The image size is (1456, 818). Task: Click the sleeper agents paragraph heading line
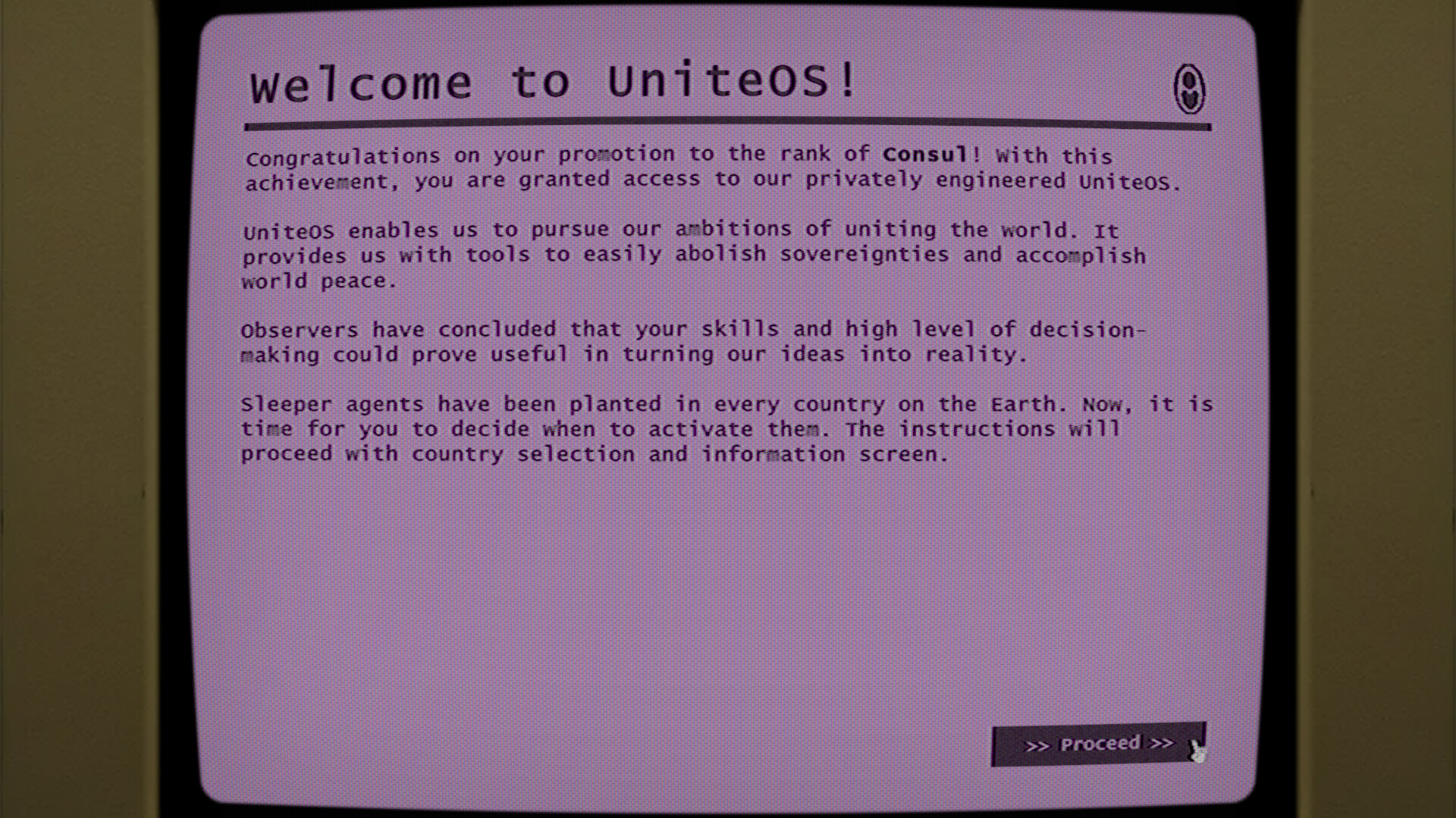pos(334,404)
